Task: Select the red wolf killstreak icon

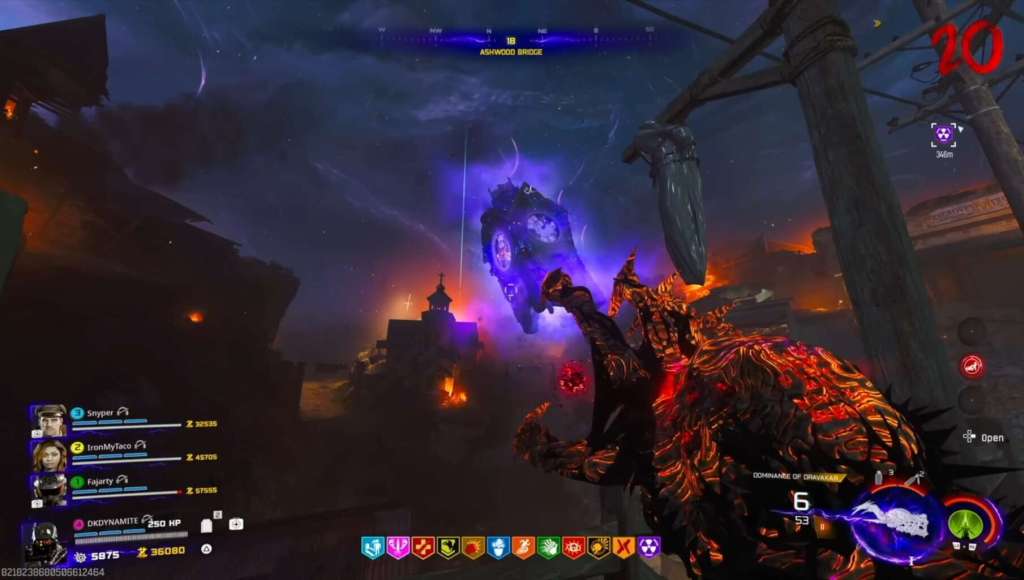Action: click(970, 366)
